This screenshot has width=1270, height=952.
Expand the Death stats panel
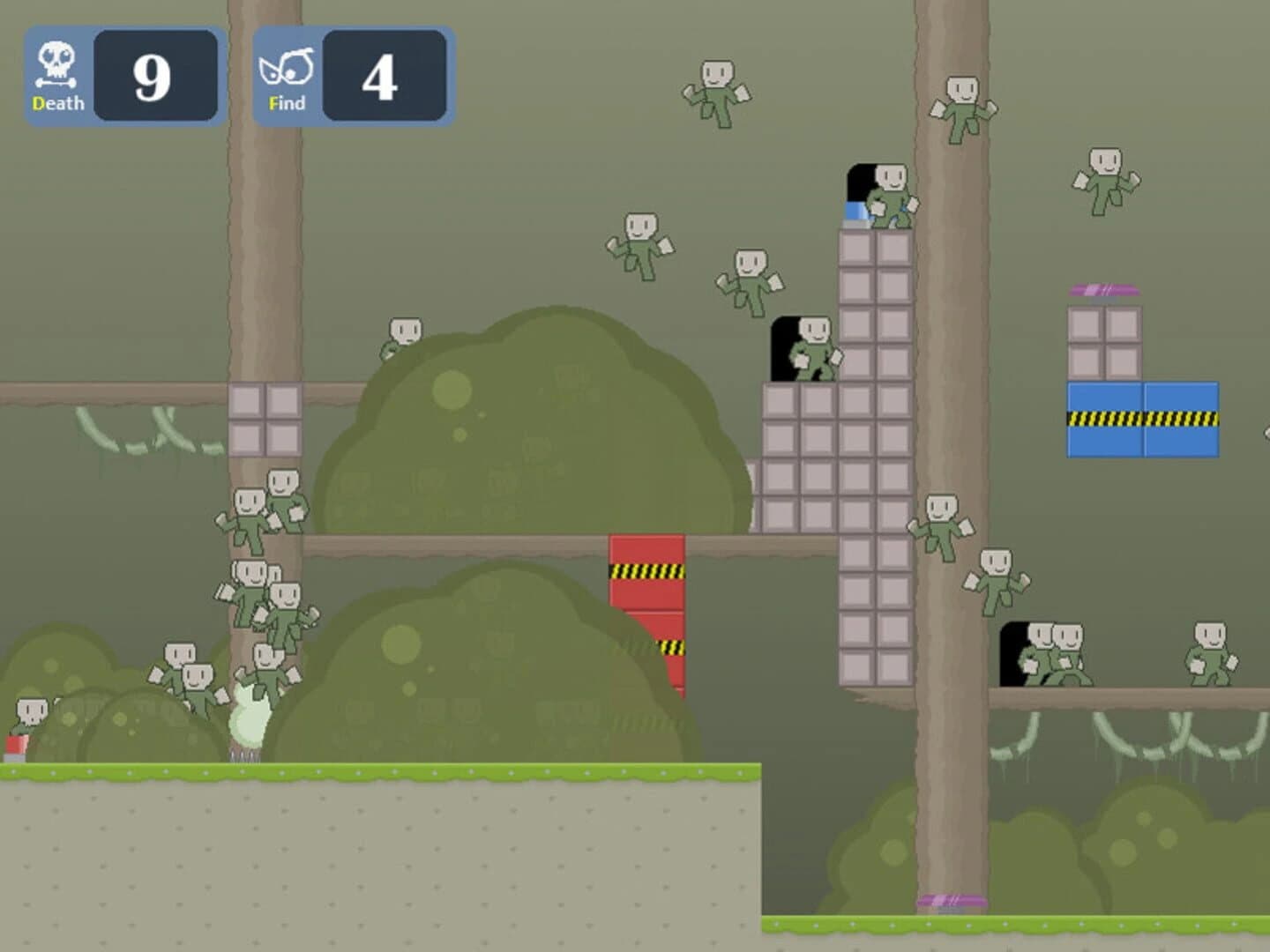pos(123,75)
